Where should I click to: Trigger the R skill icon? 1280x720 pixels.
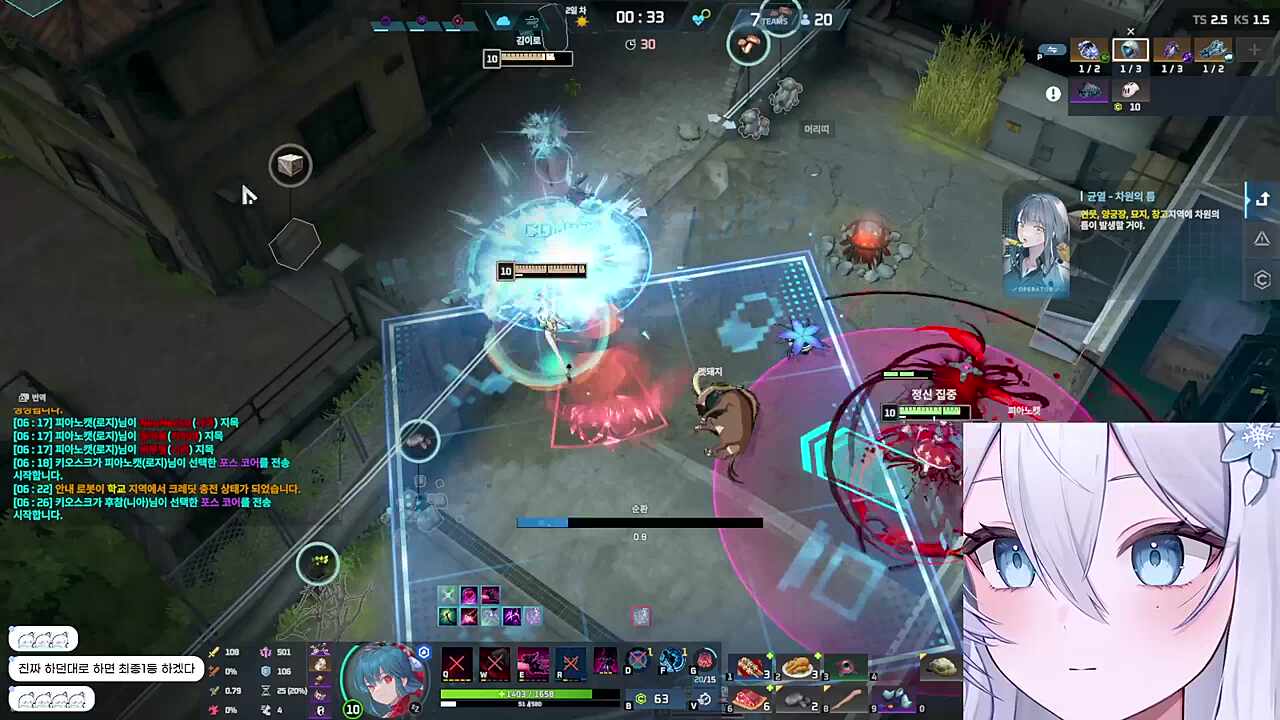570,664
